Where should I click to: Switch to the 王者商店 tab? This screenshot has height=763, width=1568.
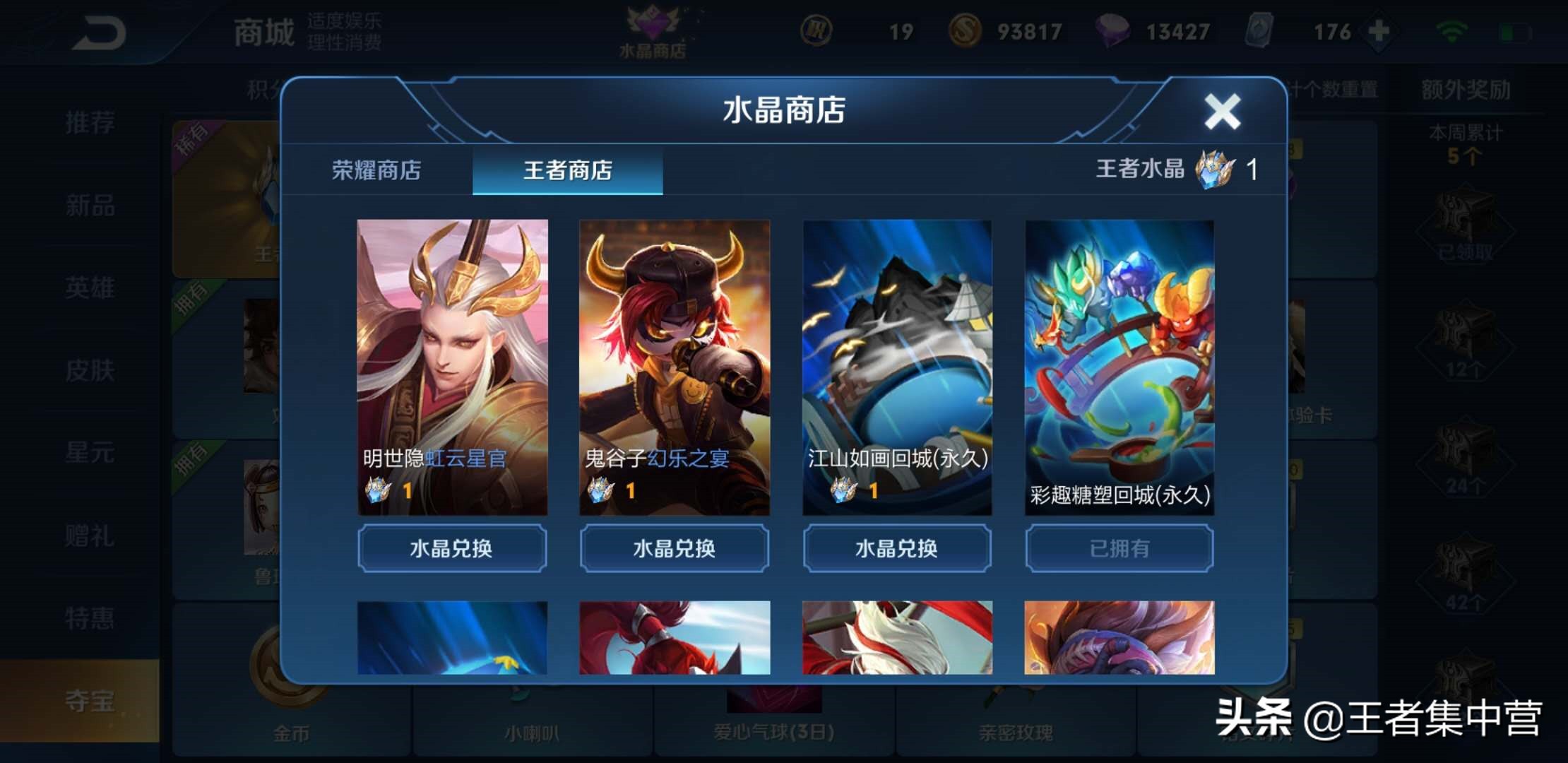pos(567,170)
